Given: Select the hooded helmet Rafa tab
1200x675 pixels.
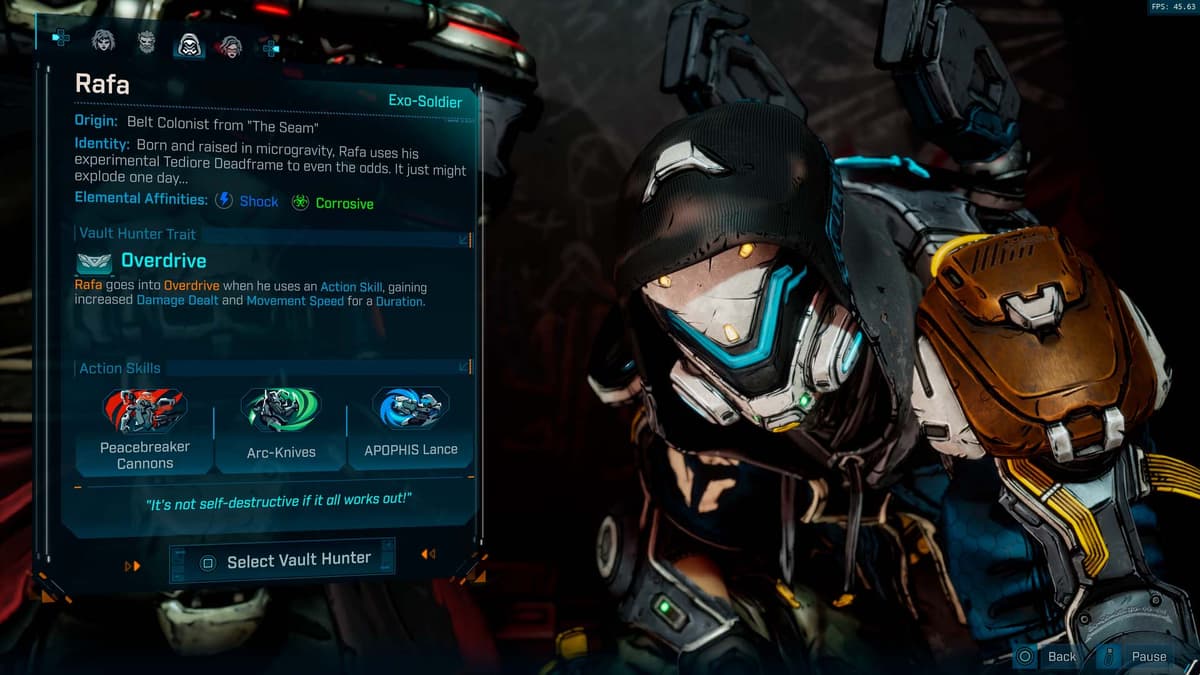Looking at the screenshot, I should pyautogui.click(x=189, y=44).
